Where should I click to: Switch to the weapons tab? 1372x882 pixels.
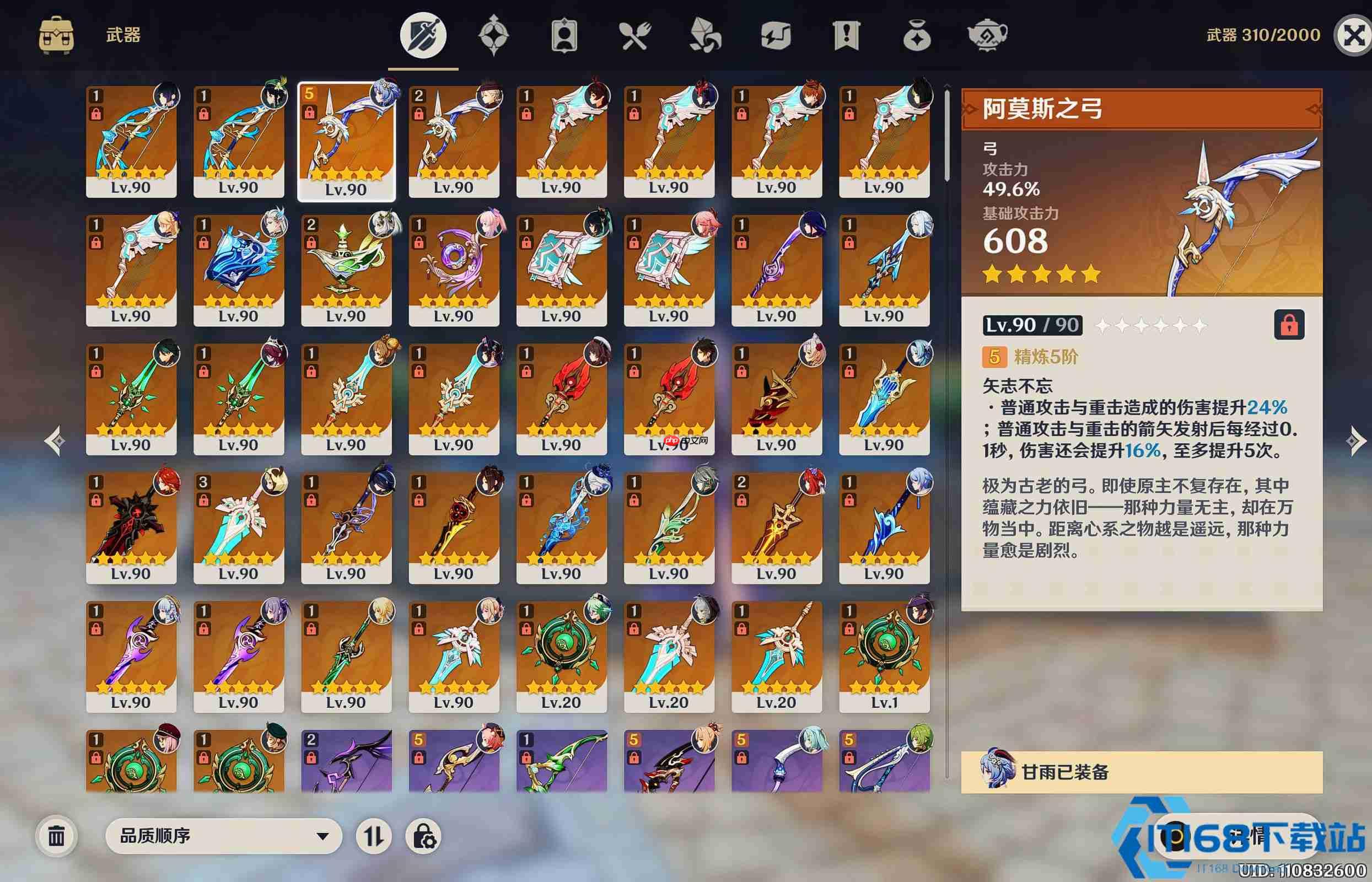coord(424,35)
